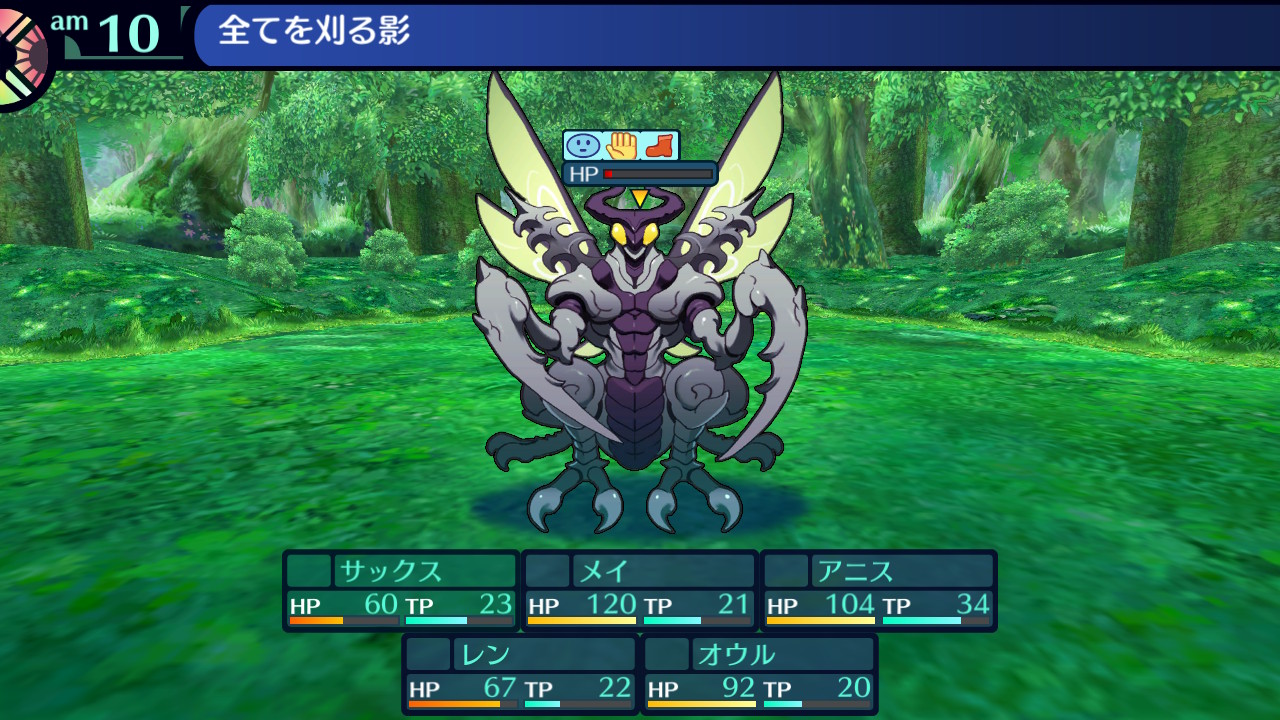Viewport: 1280px width, 720px height.
Task: Click the enemy's arm bind hand icon
Action: (x=621, y=146)
